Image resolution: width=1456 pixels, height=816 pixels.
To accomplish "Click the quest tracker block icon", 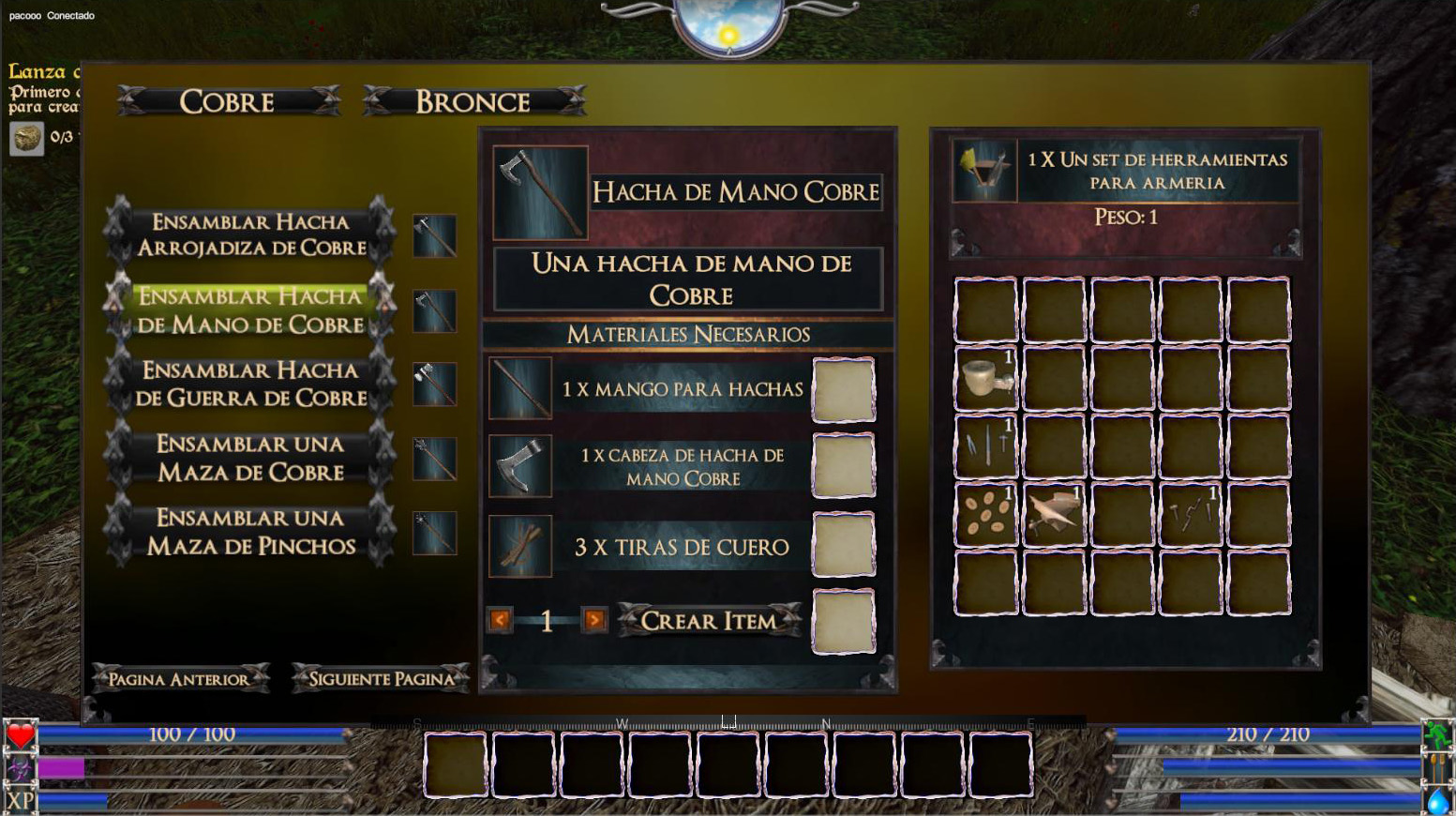I will (x=26, y=138).
